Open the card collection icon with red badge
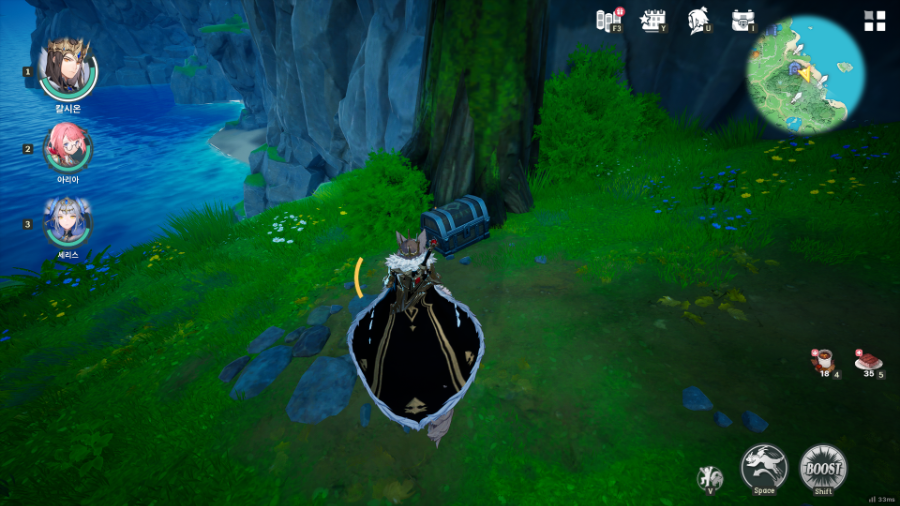This screenshot has width=900, height=506. [x=609, y=20]
